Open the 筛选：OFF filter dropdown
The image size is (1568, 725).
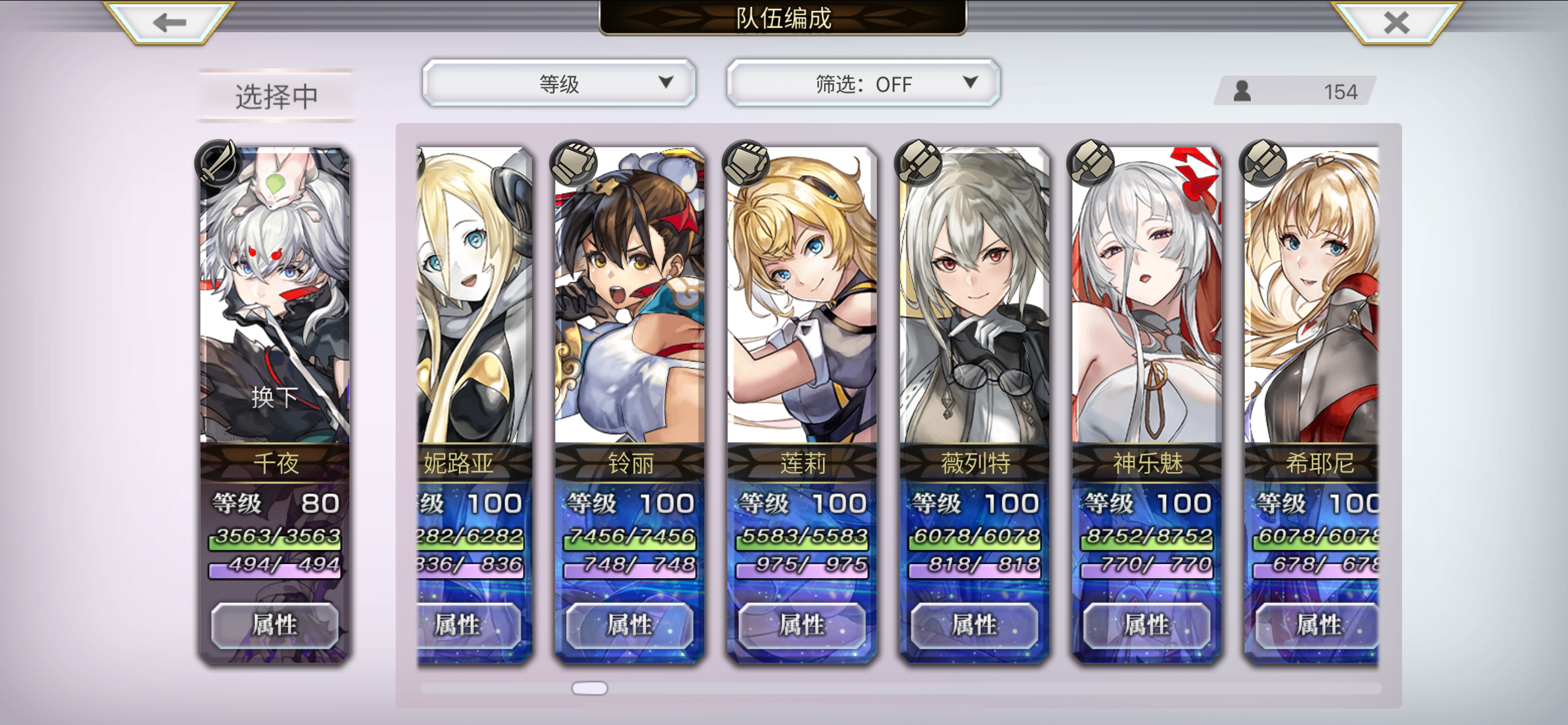tap(863, 84)
